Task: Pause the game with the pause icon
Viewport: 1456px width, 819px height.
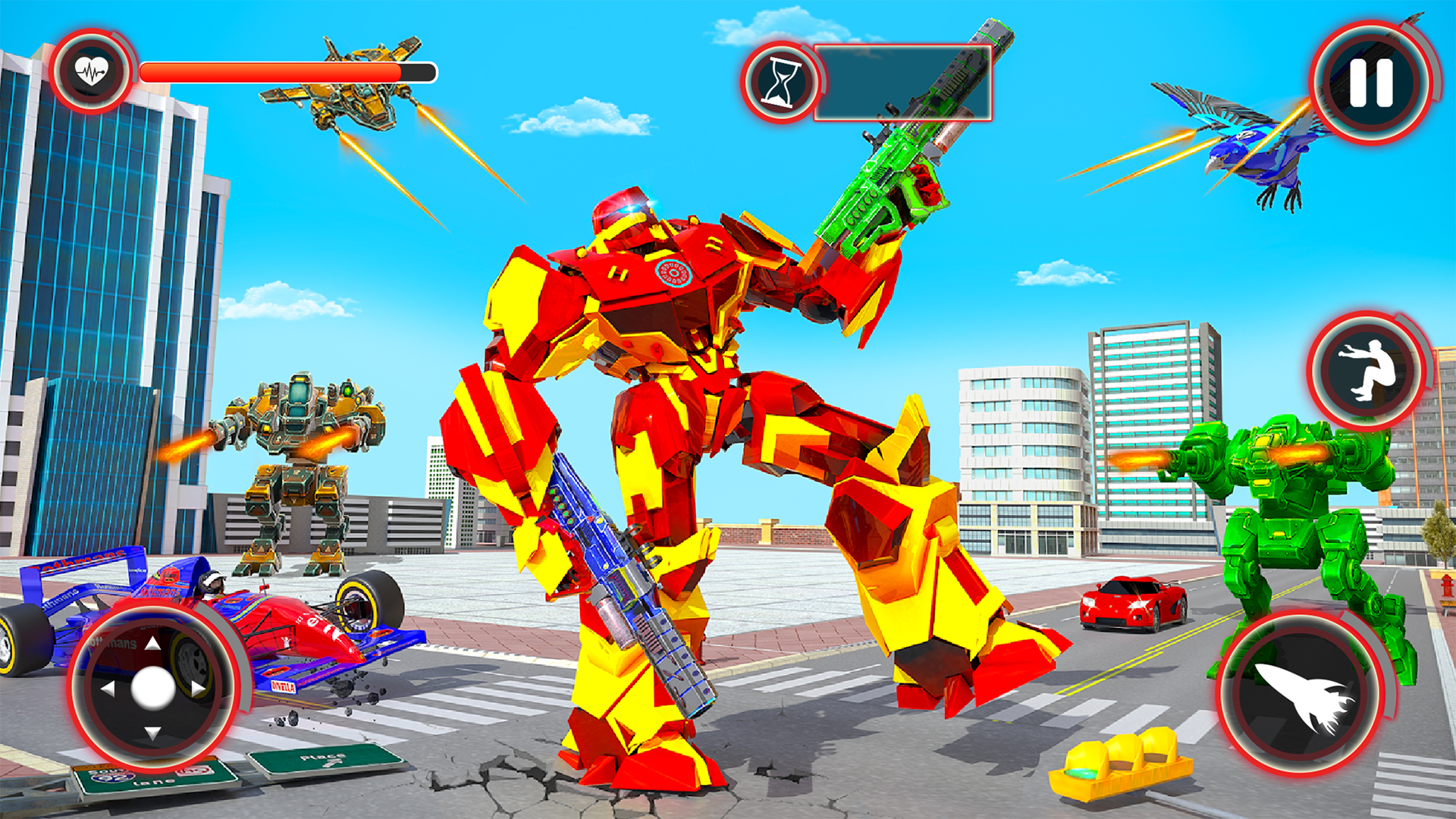Action: (x=1370, y=80)
